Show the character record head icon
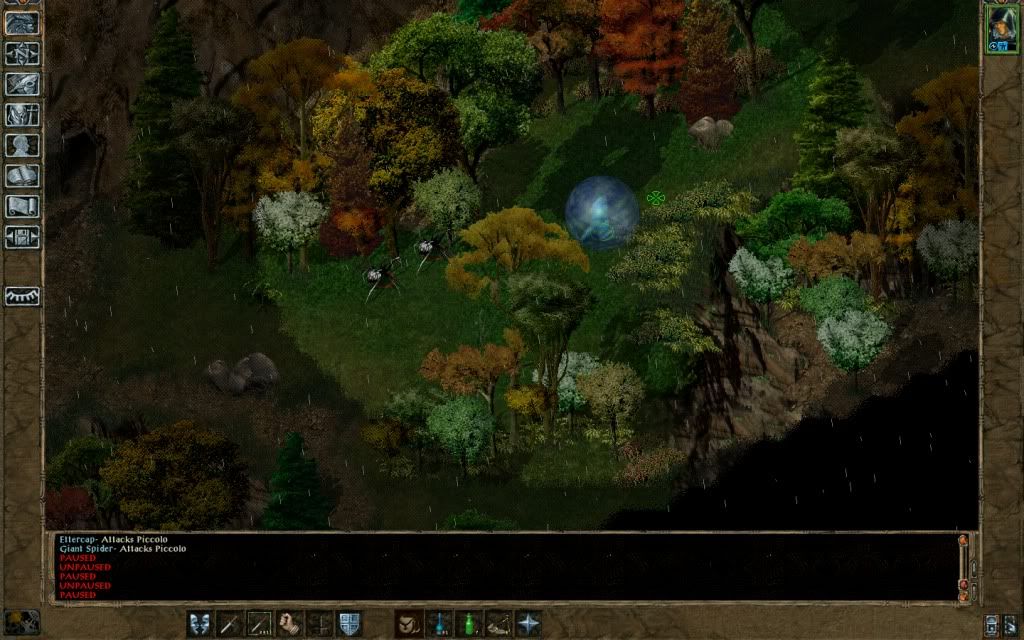 [x=22, y=145]
